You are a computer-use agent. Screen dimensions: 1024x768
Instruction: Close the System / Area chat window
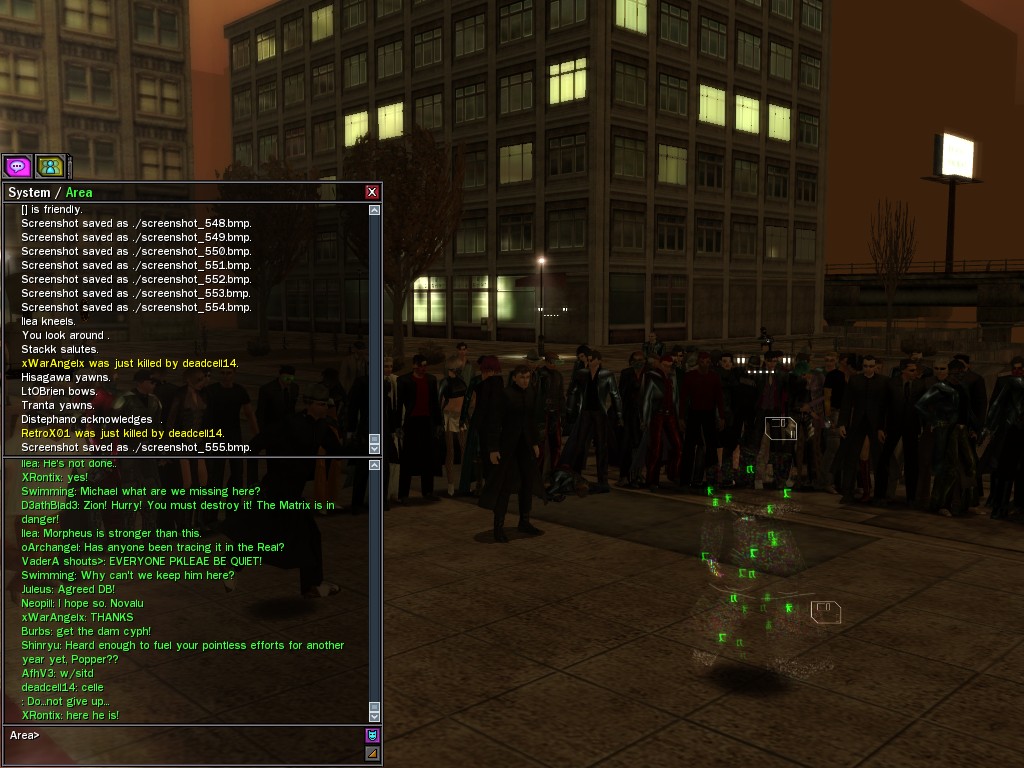click(372, 192)
